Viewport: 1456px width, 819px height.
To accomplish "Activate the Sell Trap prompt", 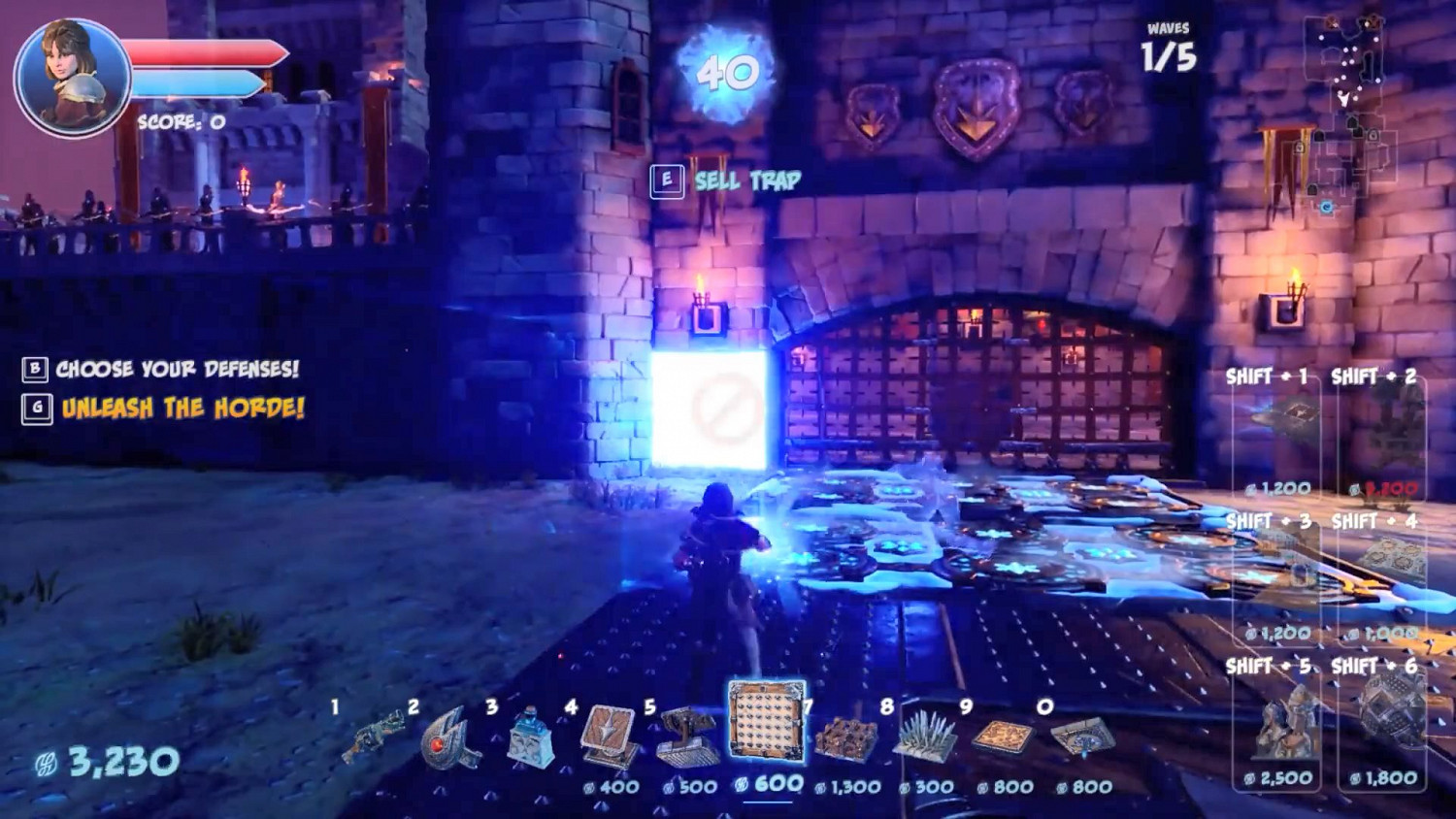I will pos(746,179).
